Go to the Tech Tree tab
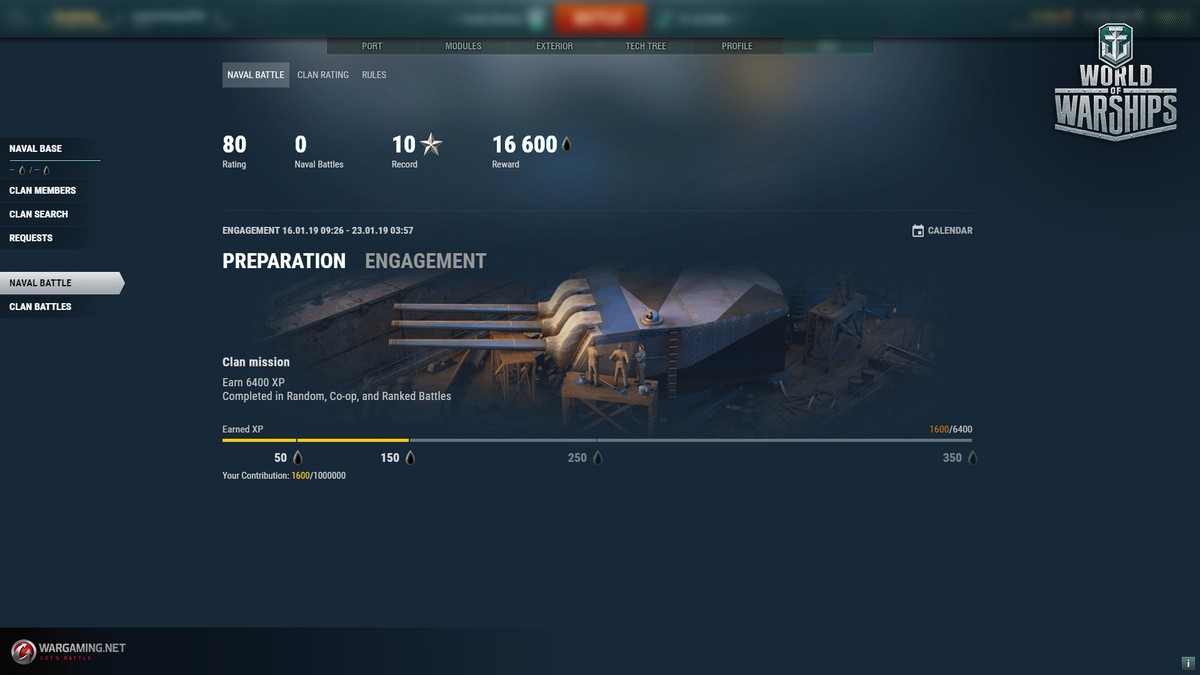Image resolution: width=1200 pixels, height=675 pixels. (x=646, y=46)
